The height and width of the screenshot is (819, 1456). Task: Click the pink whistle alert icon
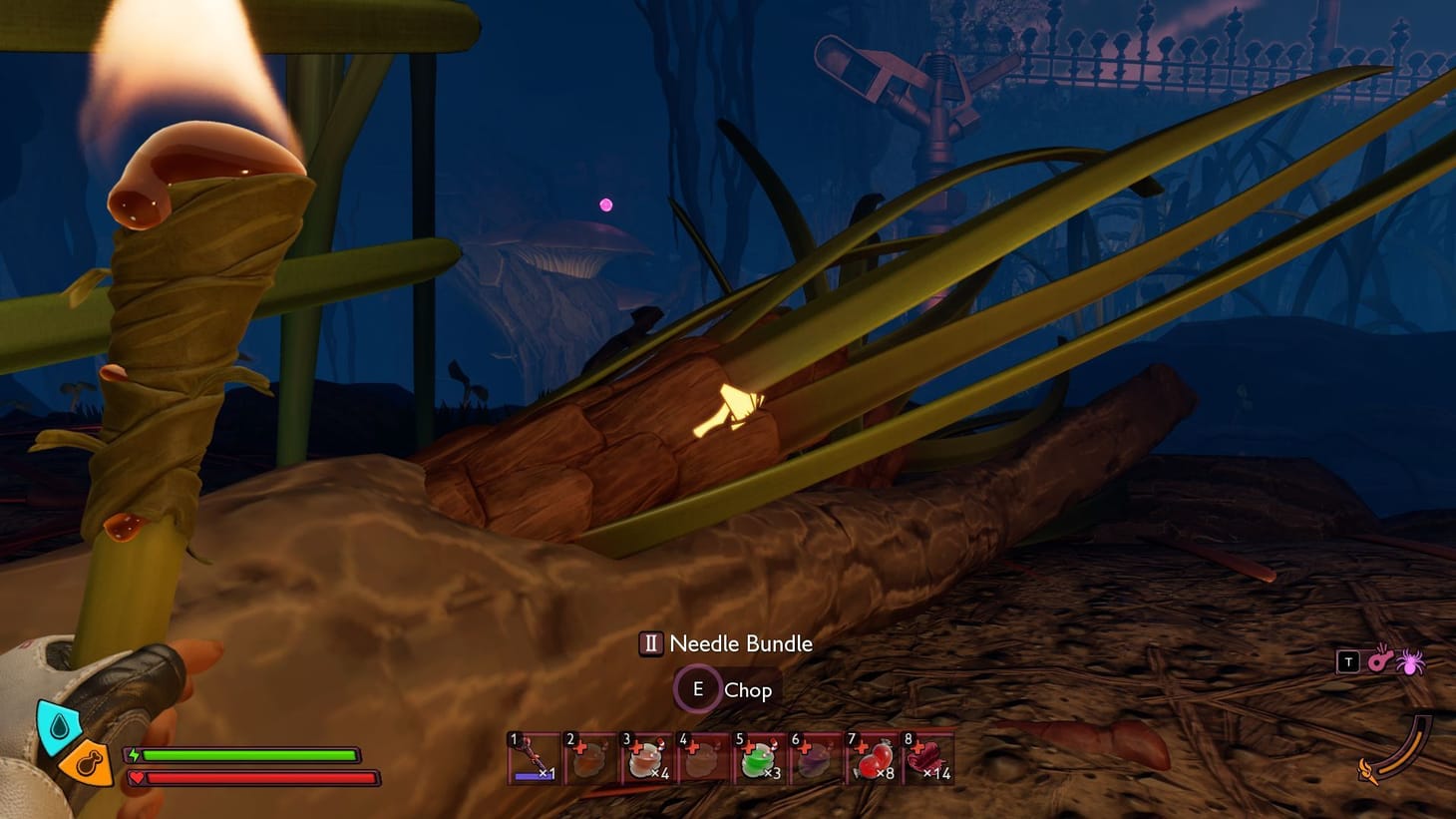[1380, 661]
